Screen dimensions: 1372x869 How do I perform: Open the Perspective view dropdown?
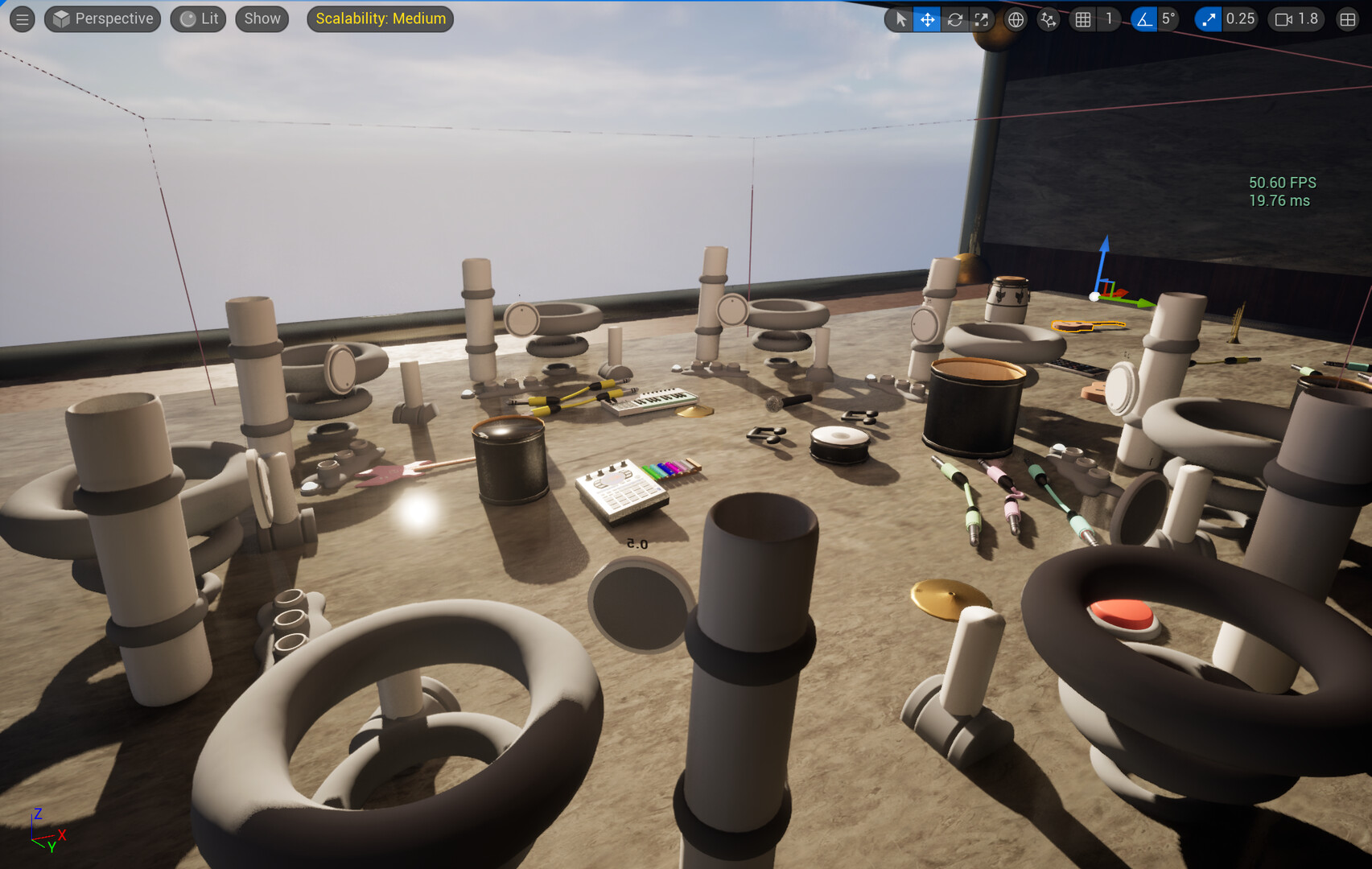pos(102,19)
